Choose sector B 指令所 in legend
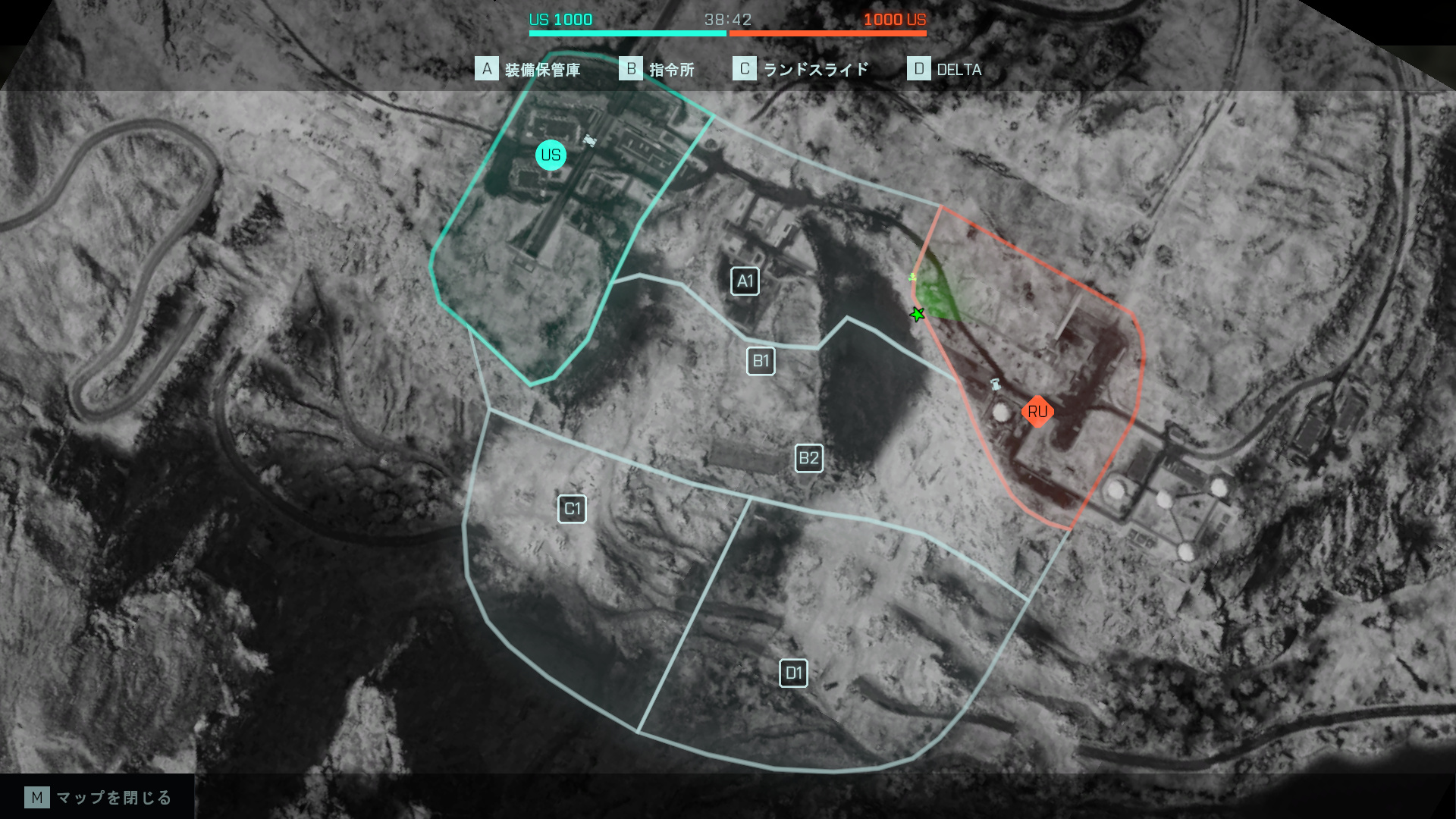 click(657, 70)
